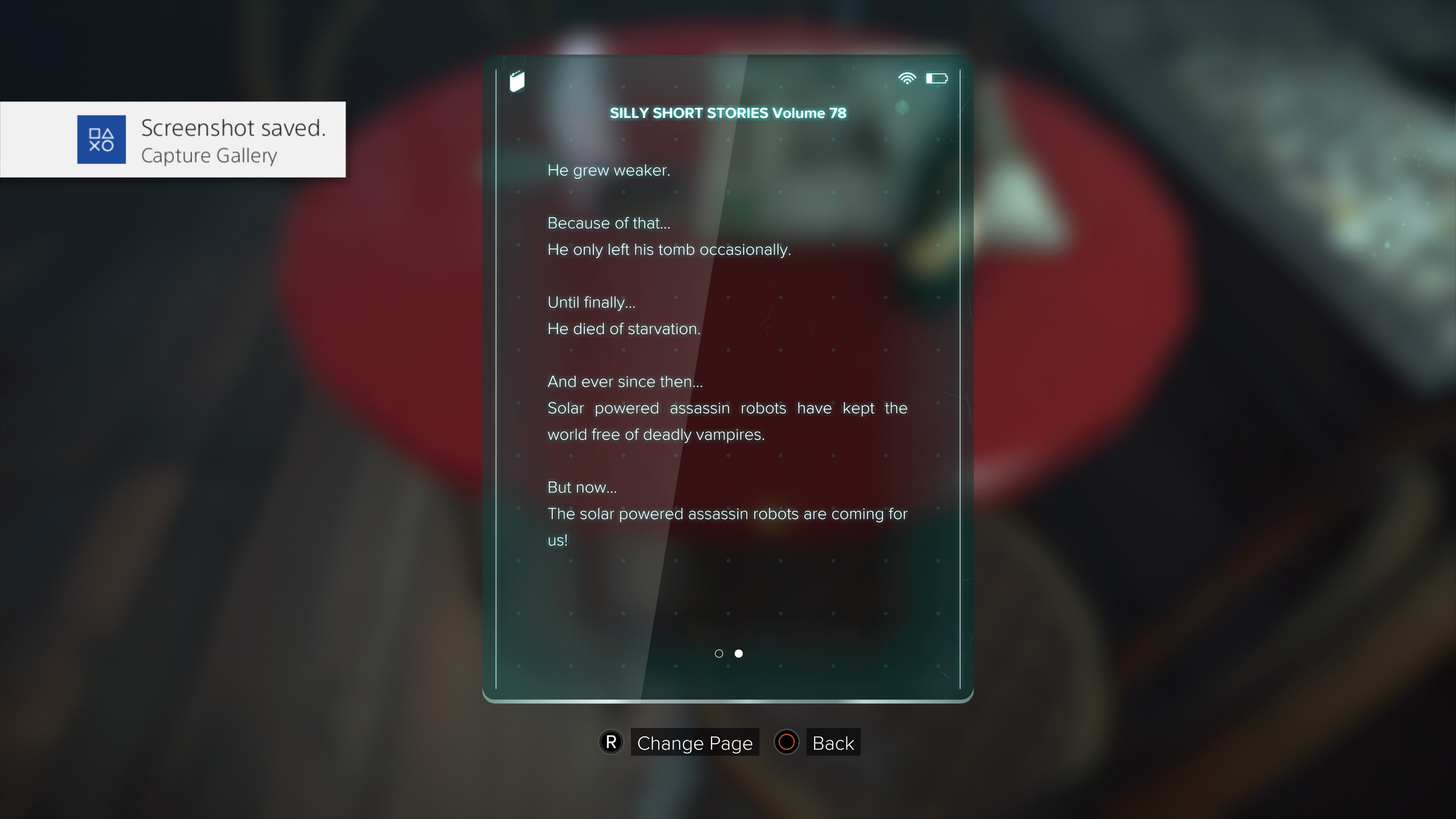
Task: Click the Back label
Action: [833, 743]
